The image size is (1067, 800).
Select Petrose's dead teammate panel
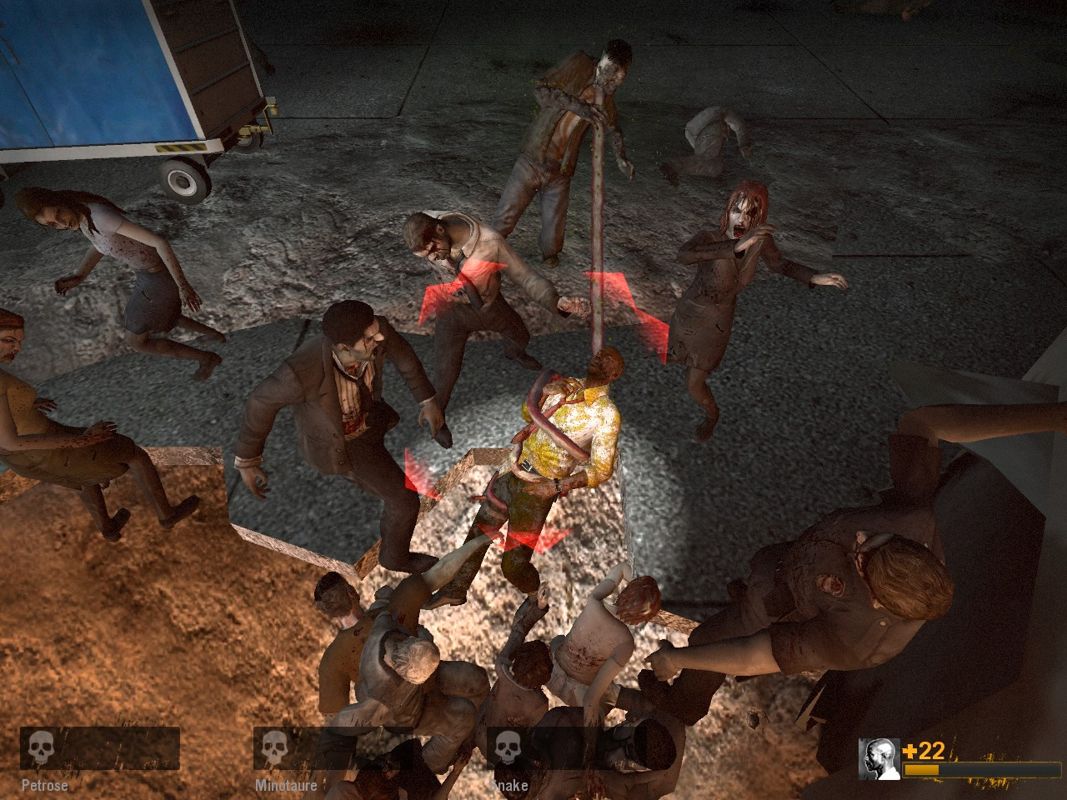pos(99,748)
